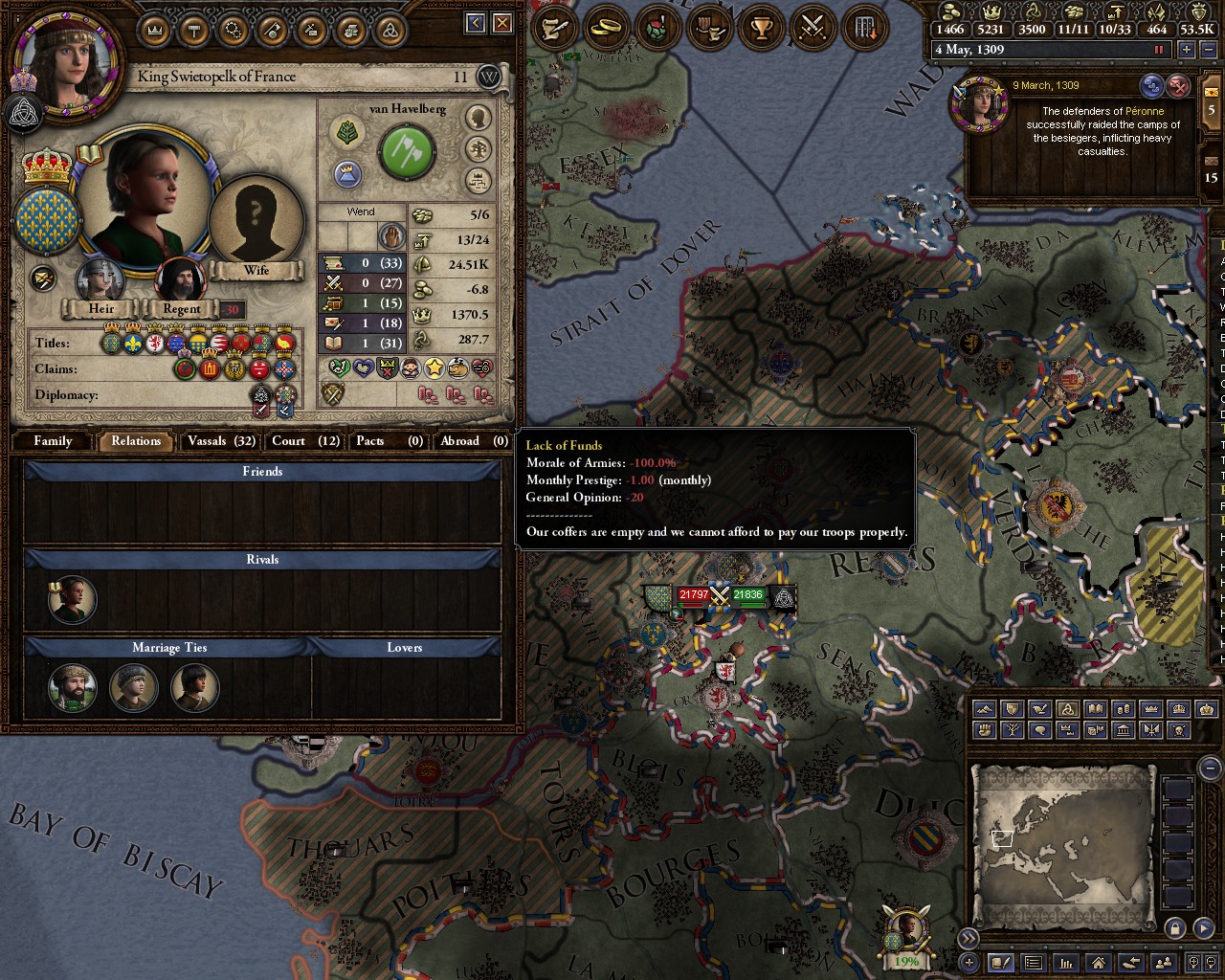Open the Vassals tab
The image size is (1225, 980).
point(221,441)
